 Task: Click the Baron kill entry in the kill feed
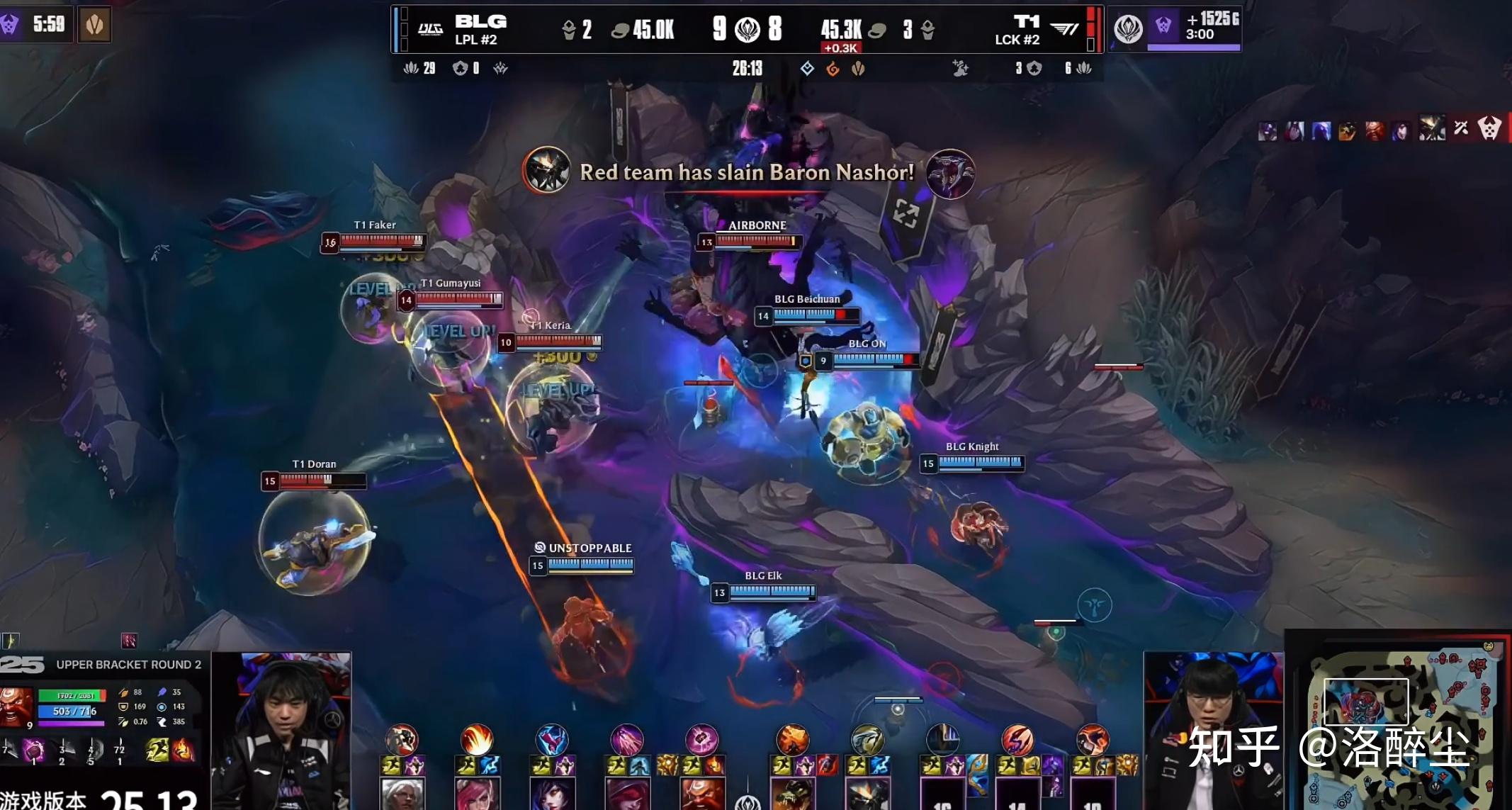point(1489,128)
